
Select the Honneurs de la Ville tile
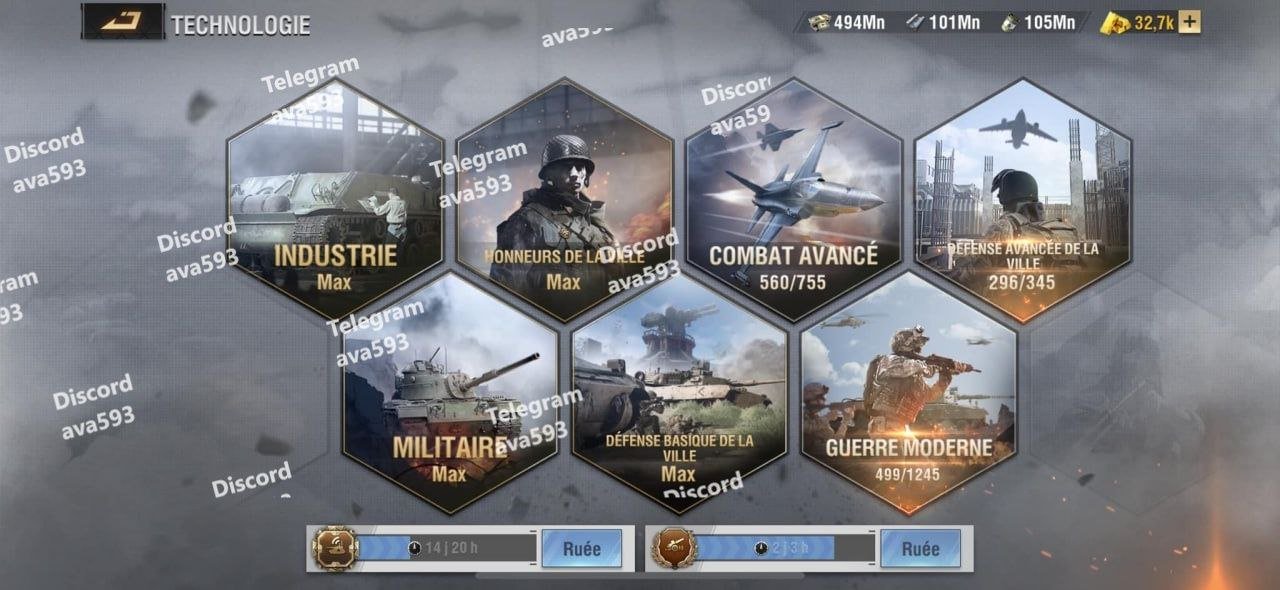(564, 200)
